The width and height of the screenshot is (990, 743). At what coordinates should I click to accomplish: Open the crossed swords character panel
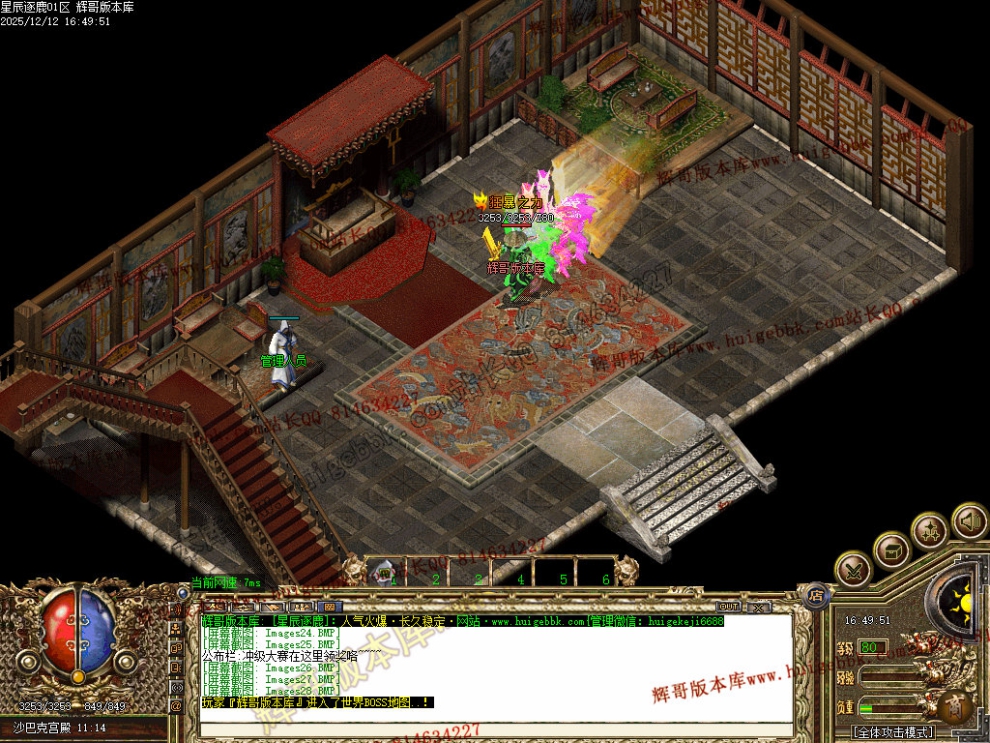tap(853, 570)
